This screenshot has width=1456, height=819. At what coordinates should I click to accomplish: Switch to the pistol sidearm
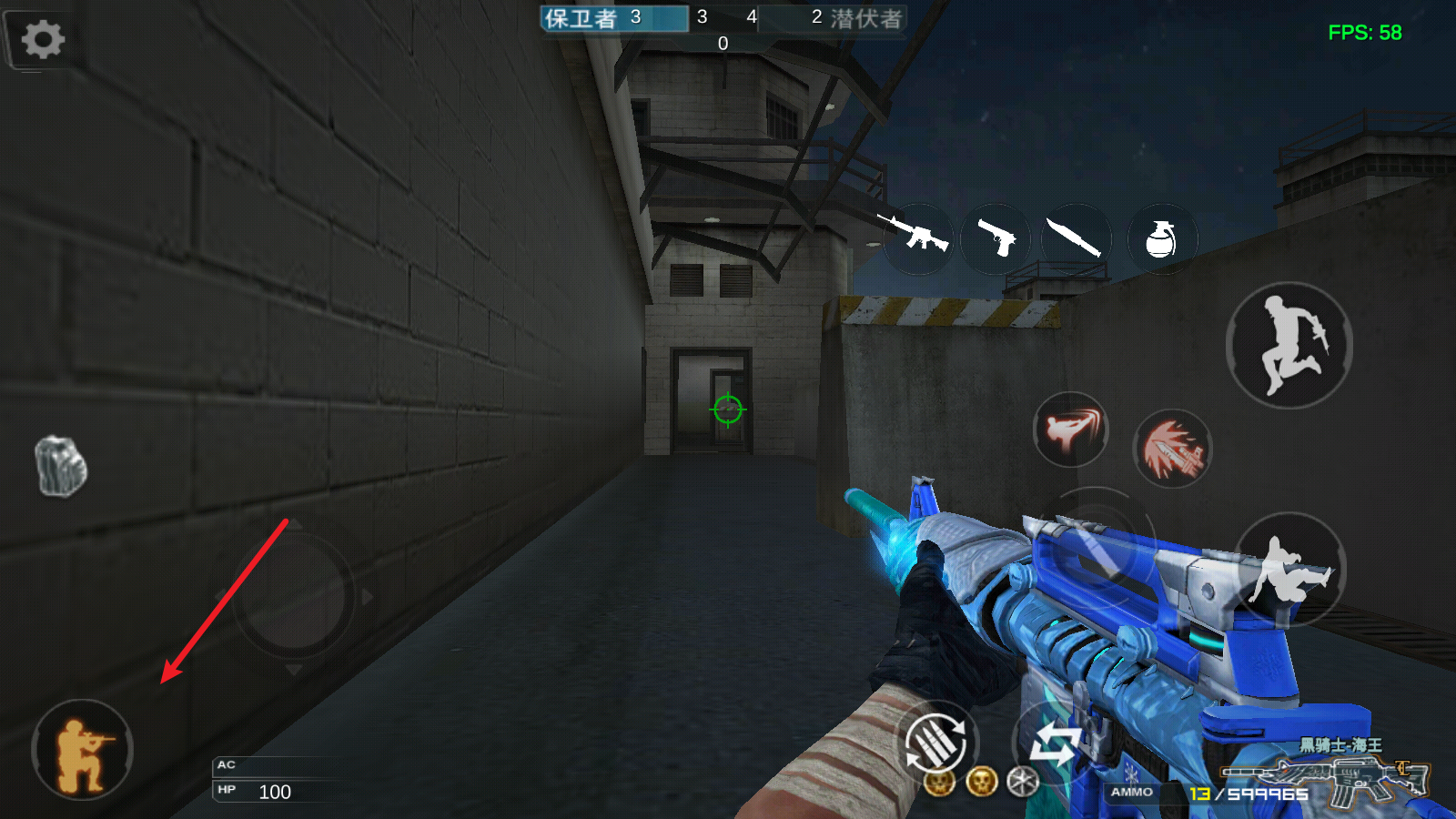click(x=996, y=238)
